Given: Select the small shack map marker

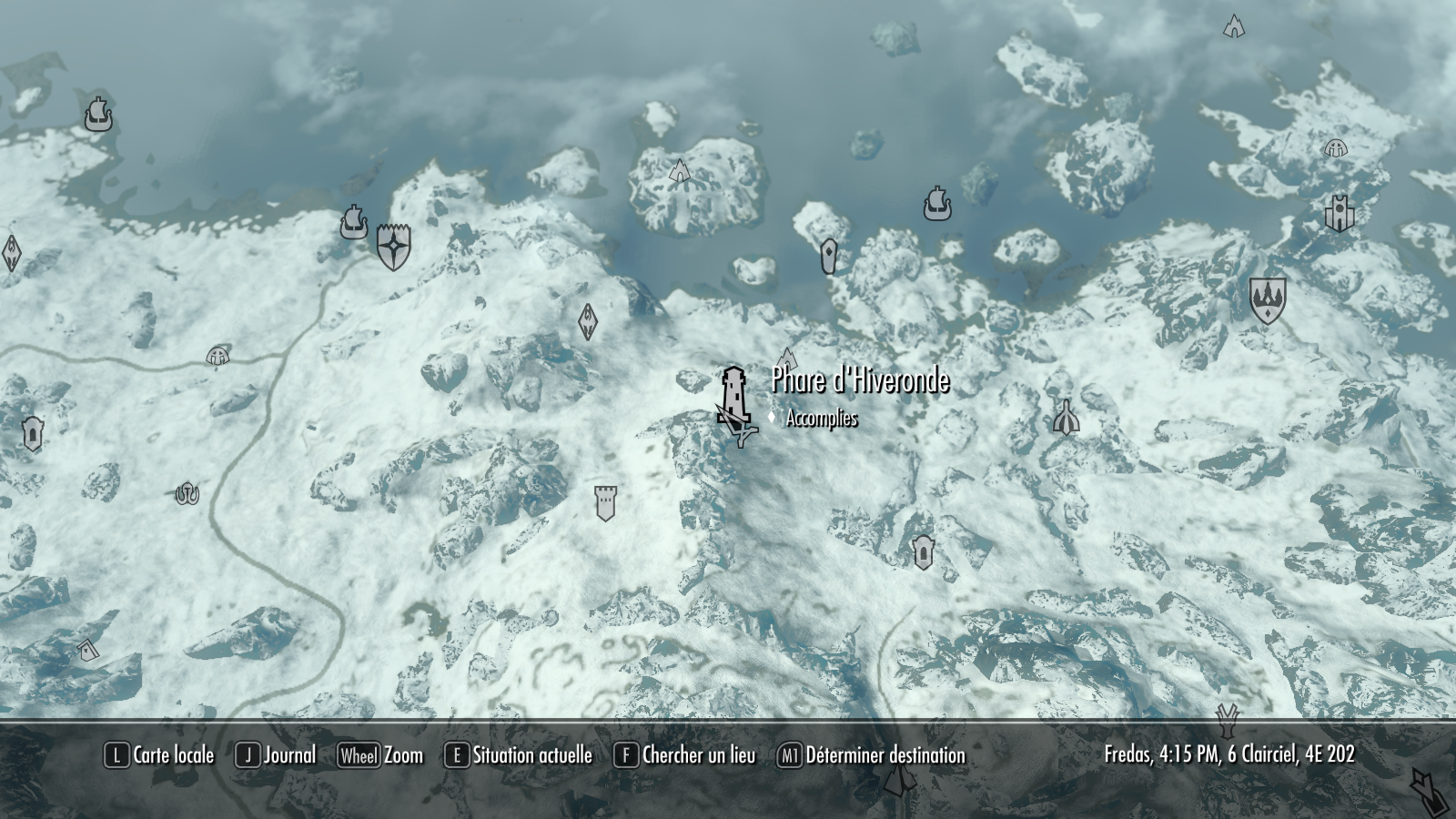Looking at the screenshot, I should tap(86, 650).
